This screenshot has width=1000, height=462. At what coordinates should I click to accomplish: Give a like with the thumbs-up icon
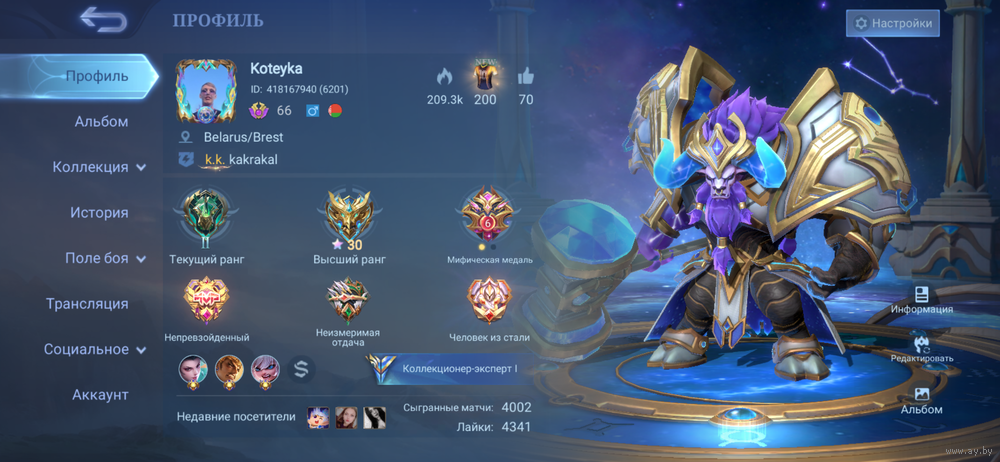pyautogui.click(x=526, y=76)
